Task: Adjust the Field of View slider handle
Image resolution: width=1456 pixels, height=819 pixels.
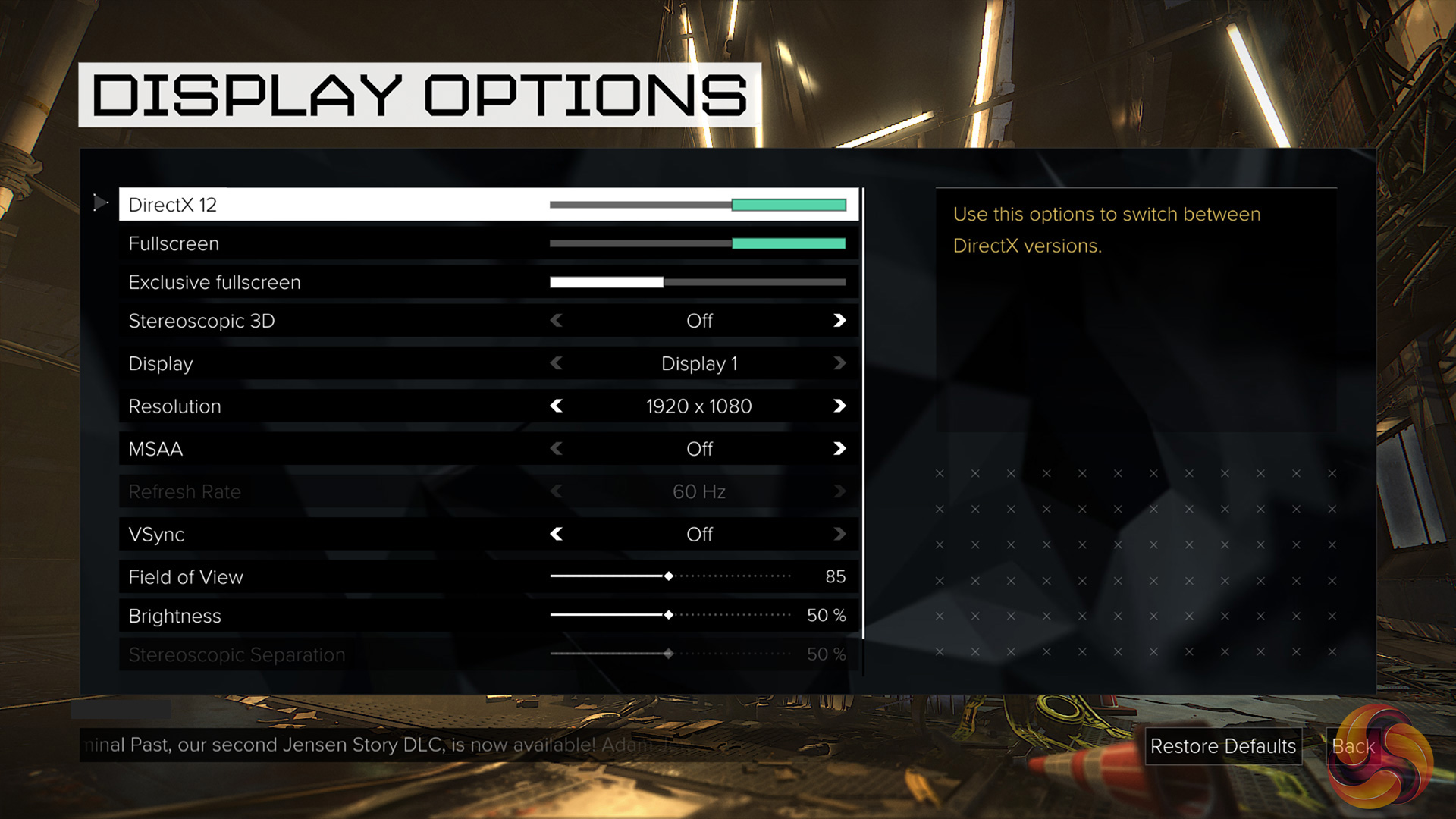Action: 668,576
